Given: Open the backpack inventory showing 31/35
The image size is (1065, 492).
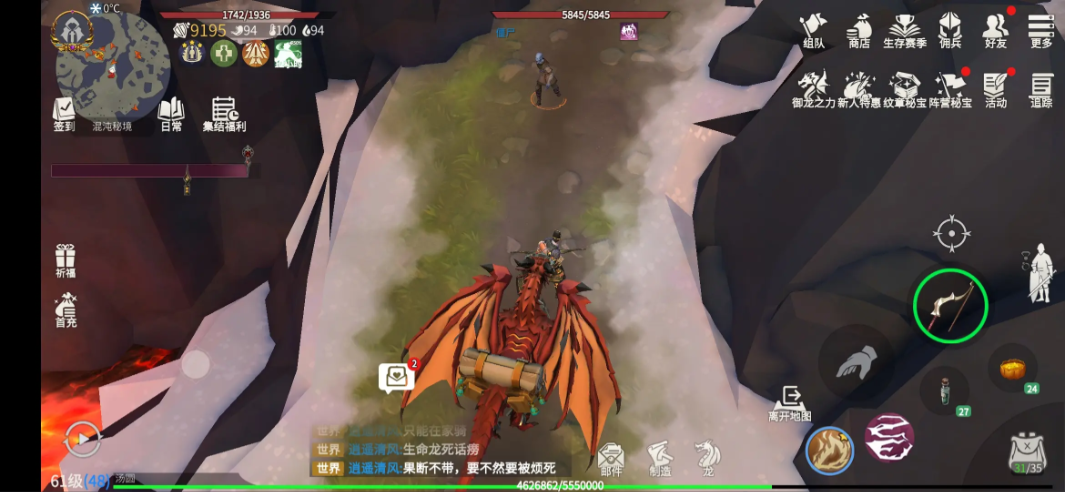Looking at the screenshot, I should pos(1027,452).
